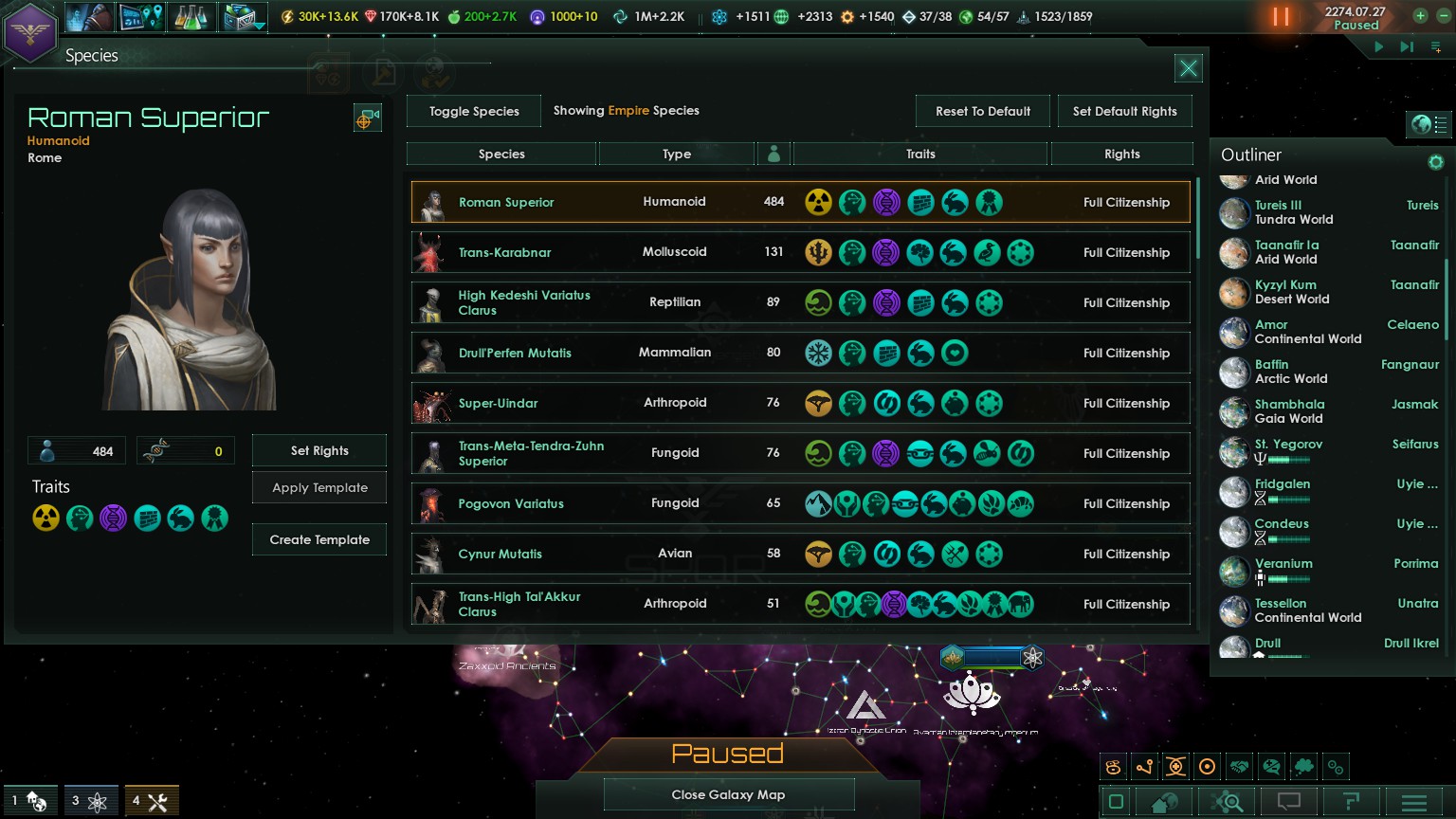This screenshot has width=1456, height=819.
Task: Create a new species template
Action: [x=319, y=539]
